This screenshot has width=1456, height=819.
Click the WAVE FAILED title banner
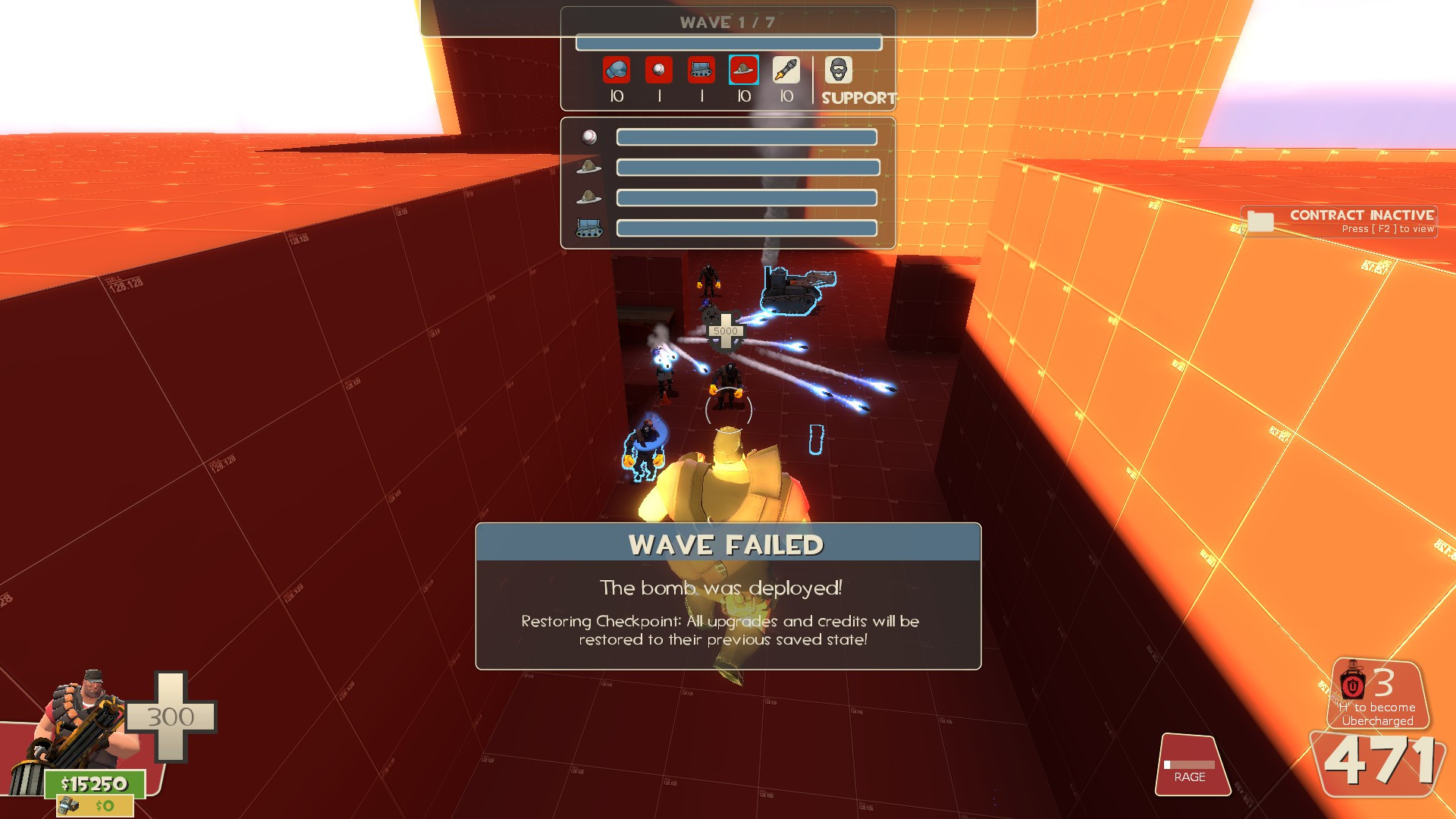pos(726,543)
